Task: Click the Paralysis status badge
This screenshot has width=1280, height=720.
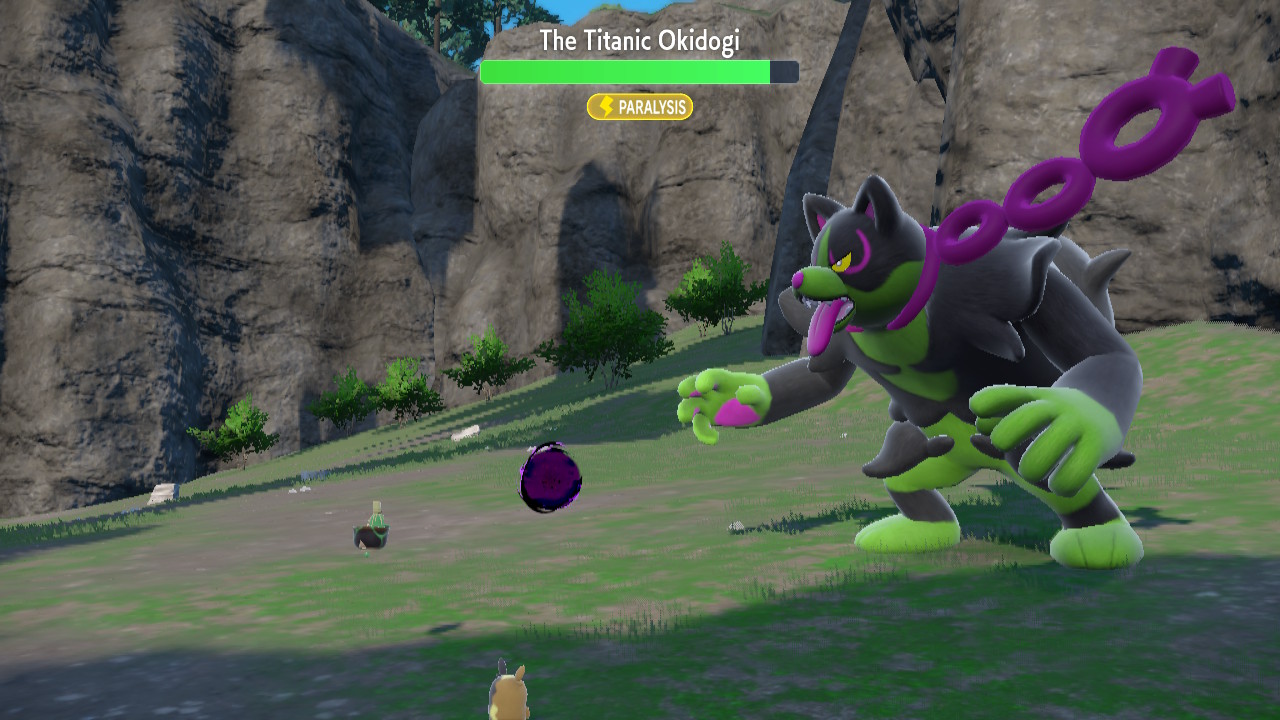Action: (x=640, y=107)
